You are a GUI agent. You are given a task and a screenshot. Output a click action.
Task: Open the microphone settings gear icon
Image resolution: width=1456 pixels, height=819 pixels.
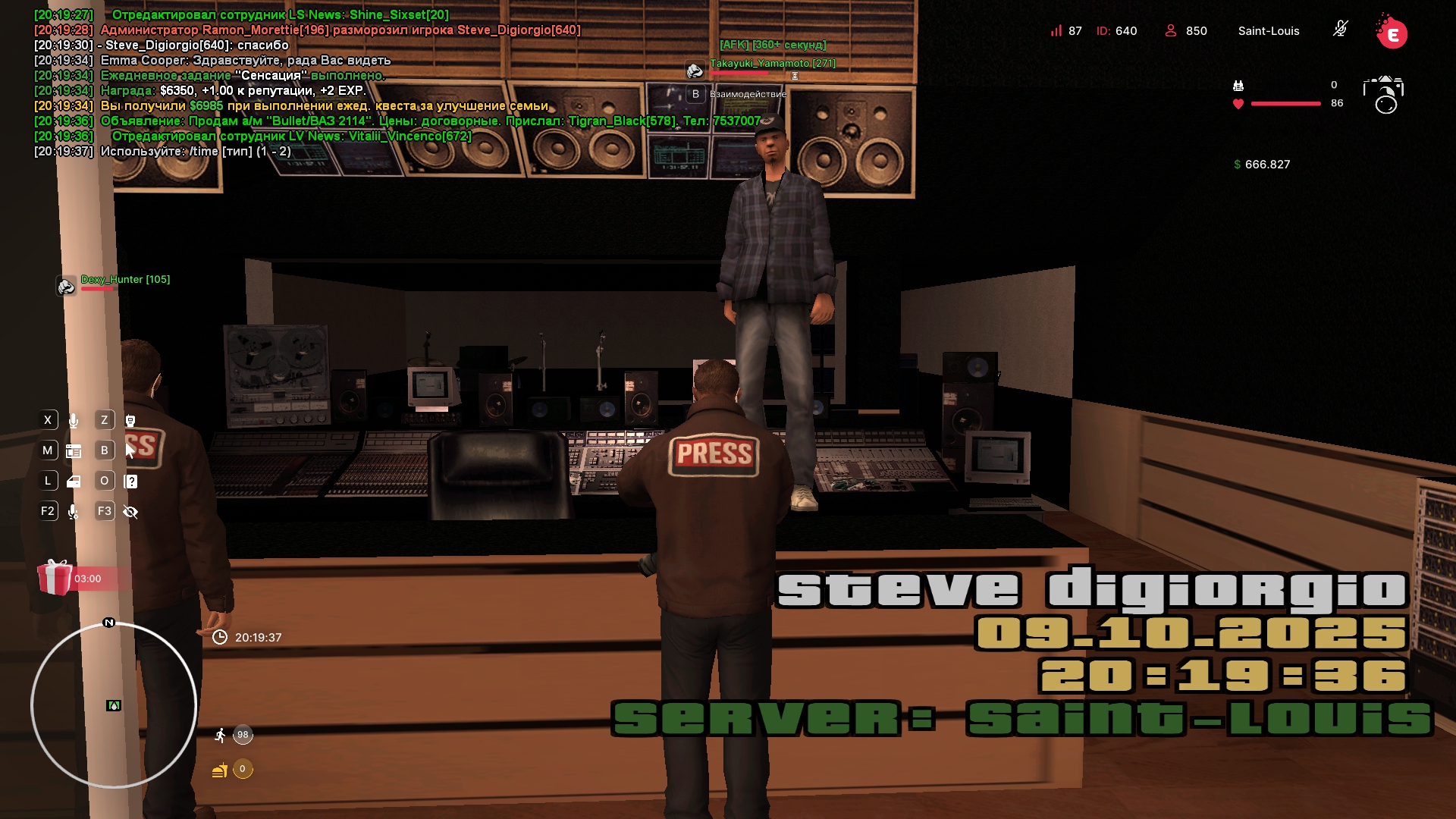[x=74, y=512]
